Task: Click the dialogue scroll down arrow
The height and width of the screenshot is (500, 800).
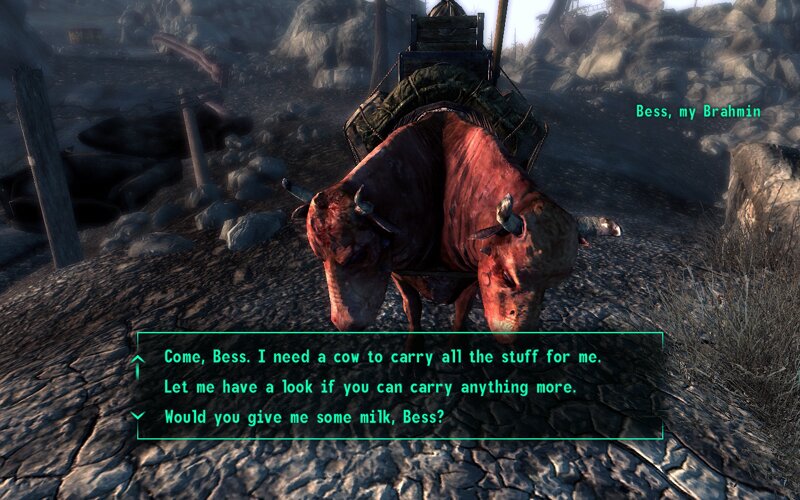Action: [x=139, y=415]
